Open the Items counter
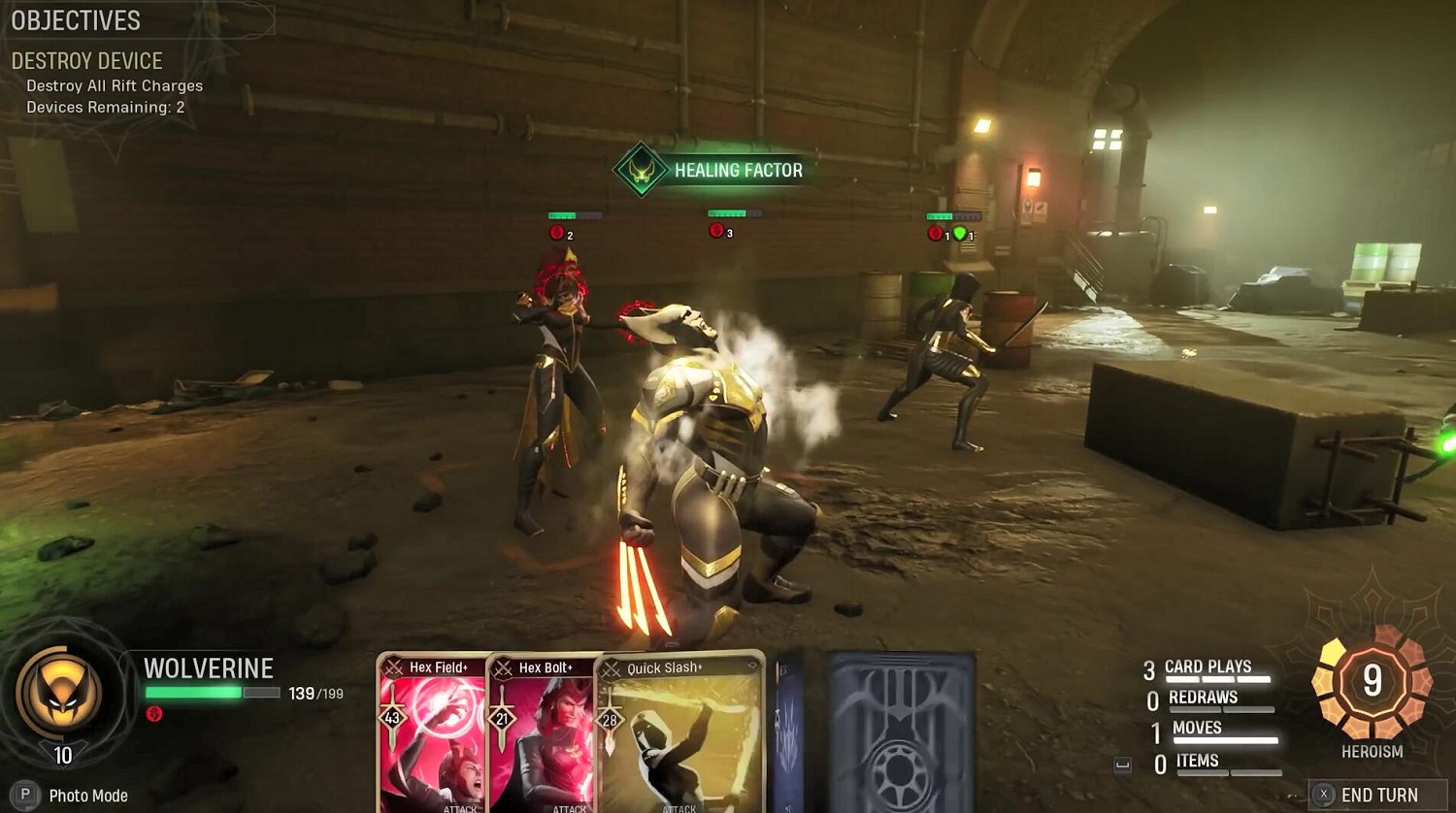This screenshot has width=1456, height=813. (1197, 762)
